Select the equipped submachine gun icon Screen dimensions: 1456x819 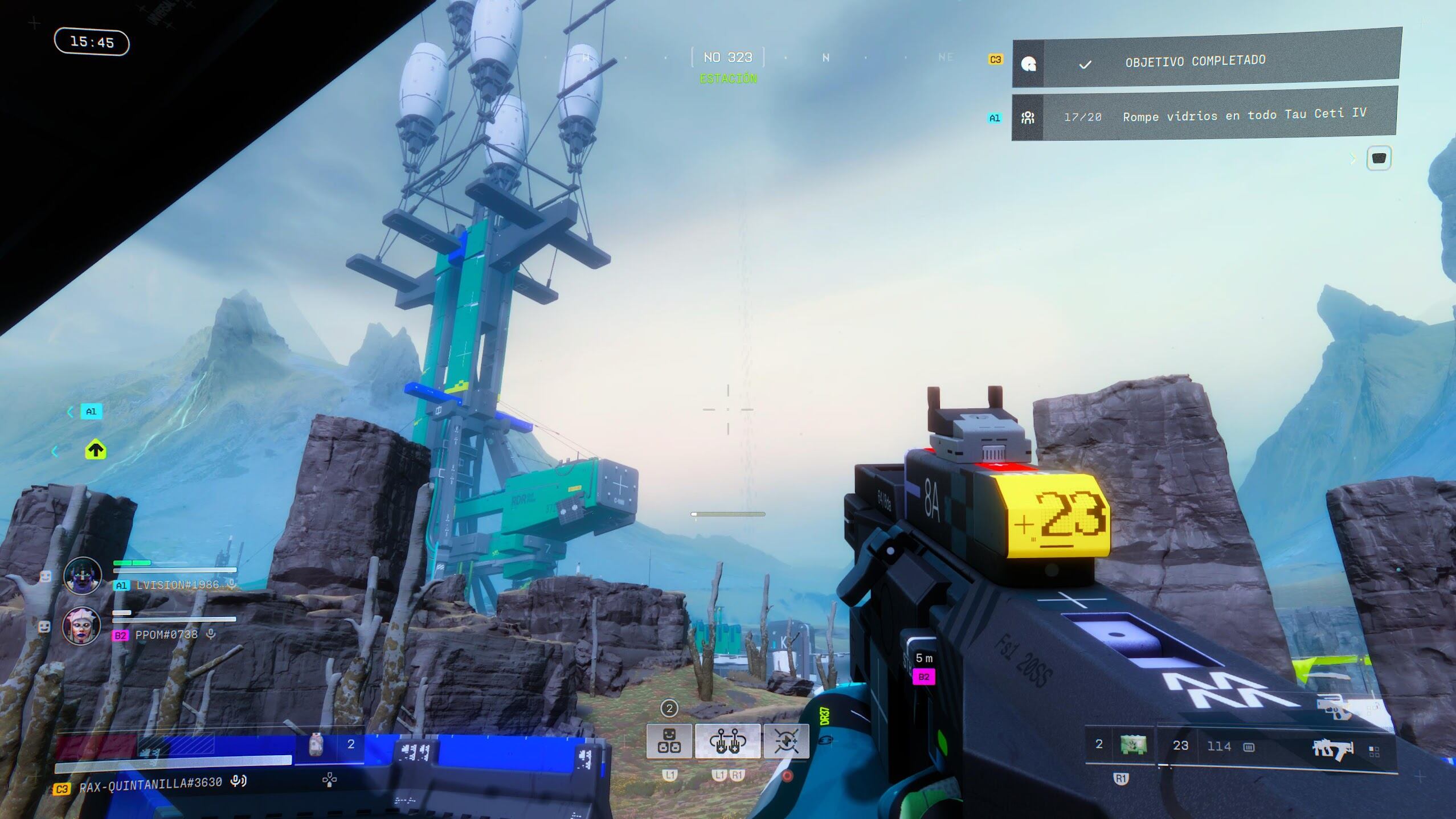1332,748
